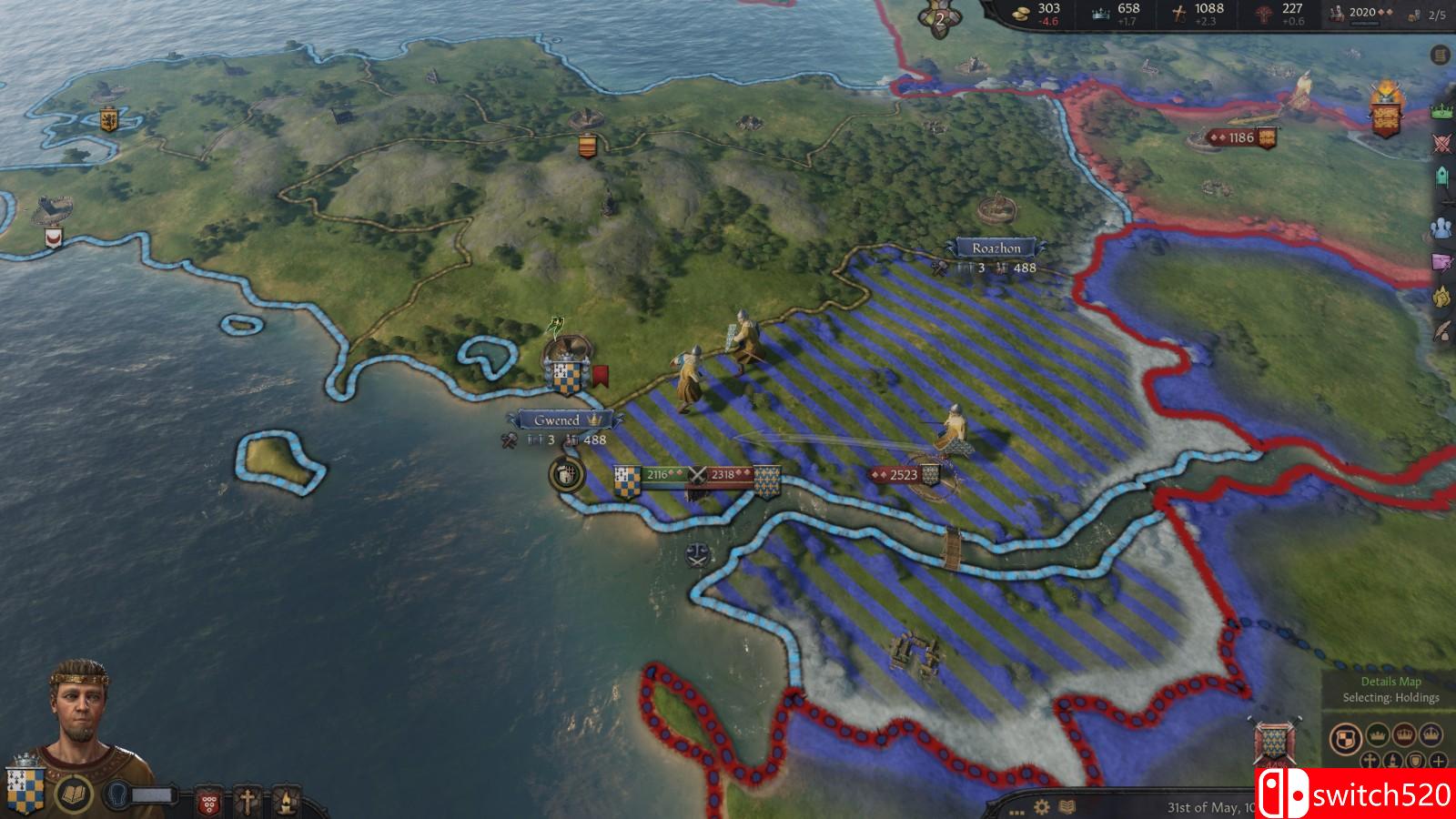Switch map mode to Duchies

coord(1376,735)
